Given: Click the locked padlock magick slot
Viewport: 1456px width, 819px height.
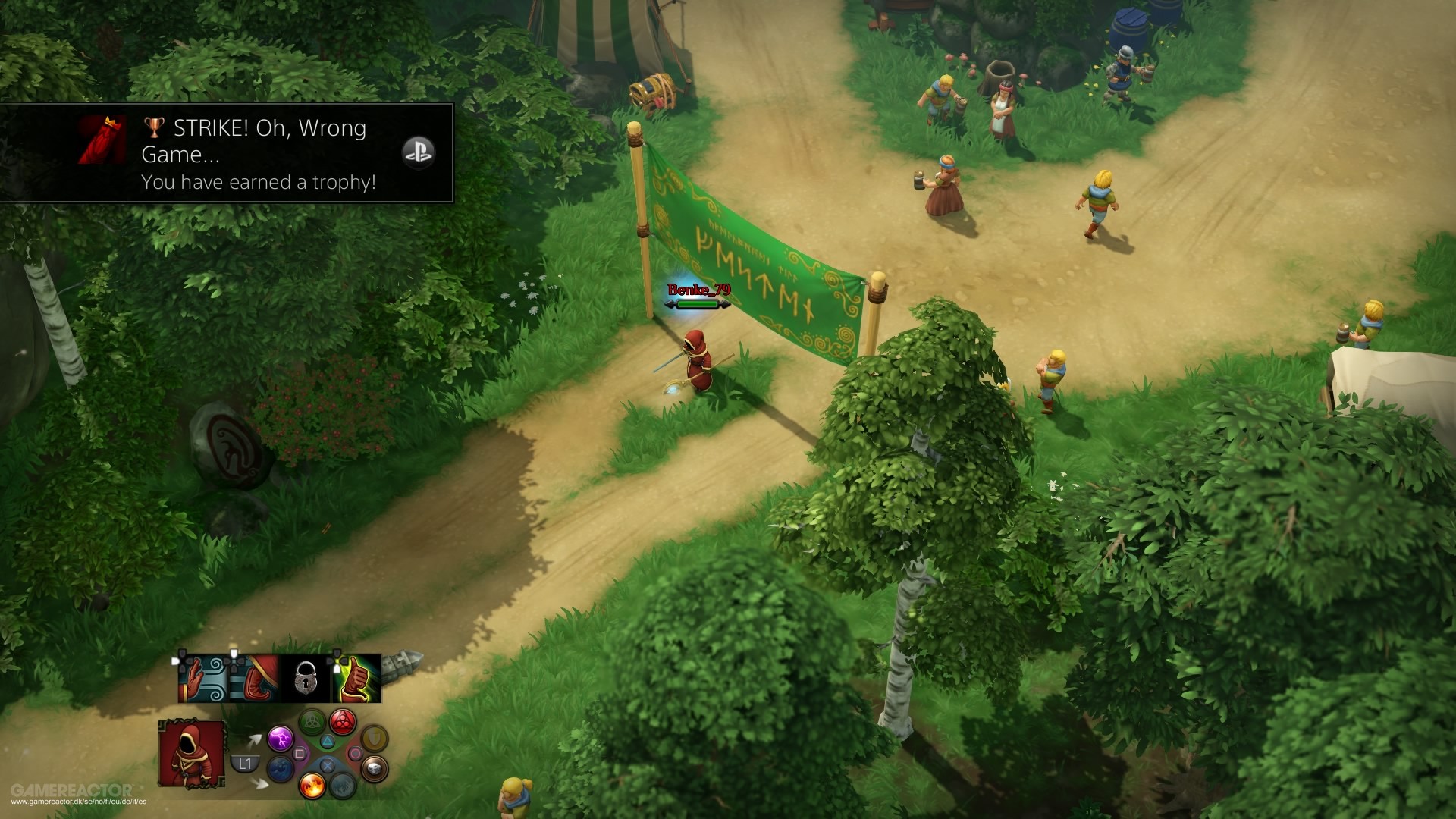Looking at the screenshot, I should (x=306, y=679).
